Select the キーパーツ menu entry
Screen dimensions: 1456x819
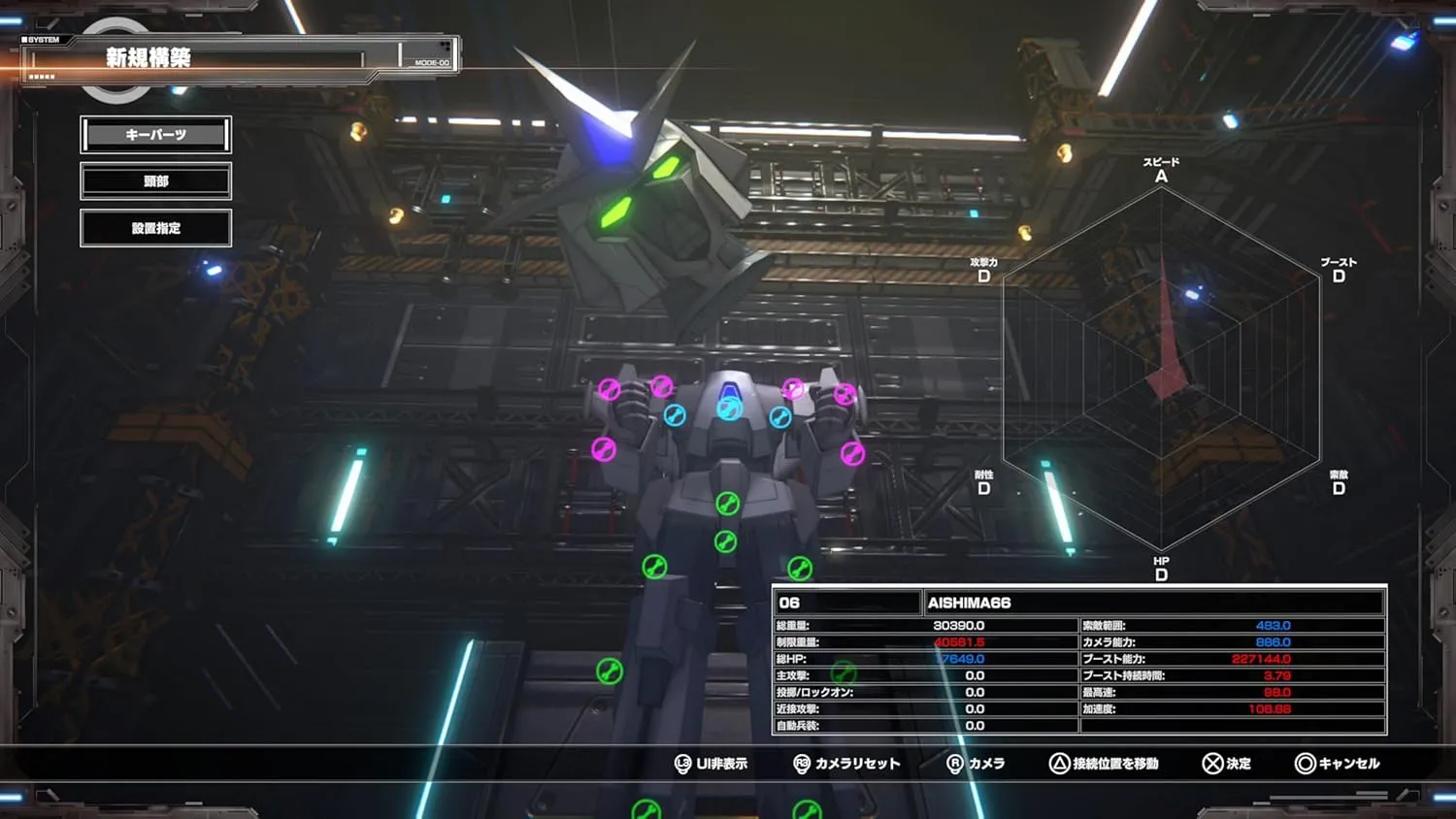[x=155, y=135]
